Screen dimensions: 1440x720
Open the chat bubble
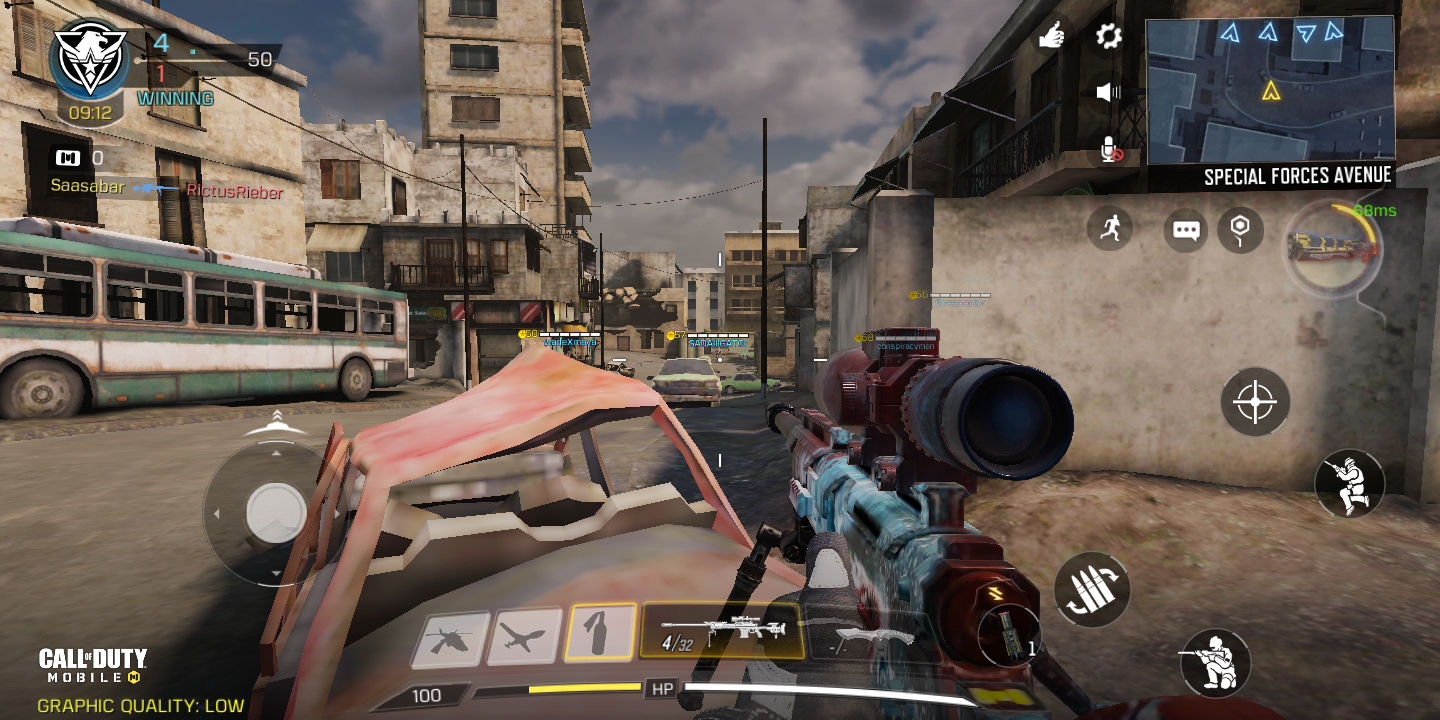coord(1186,231)
